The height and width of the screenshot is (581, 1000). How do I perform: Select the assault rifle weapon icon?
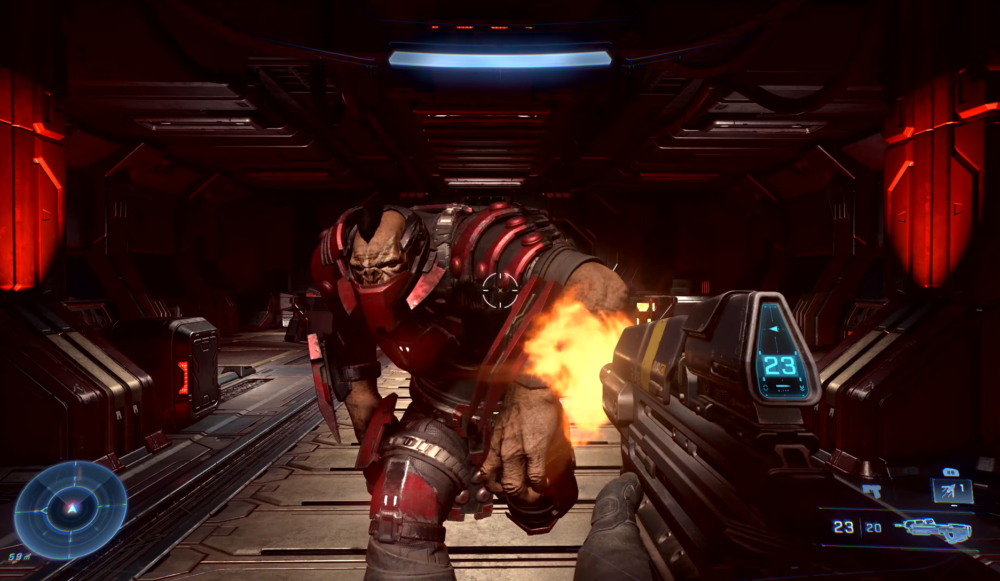click(x=932, y=528)
